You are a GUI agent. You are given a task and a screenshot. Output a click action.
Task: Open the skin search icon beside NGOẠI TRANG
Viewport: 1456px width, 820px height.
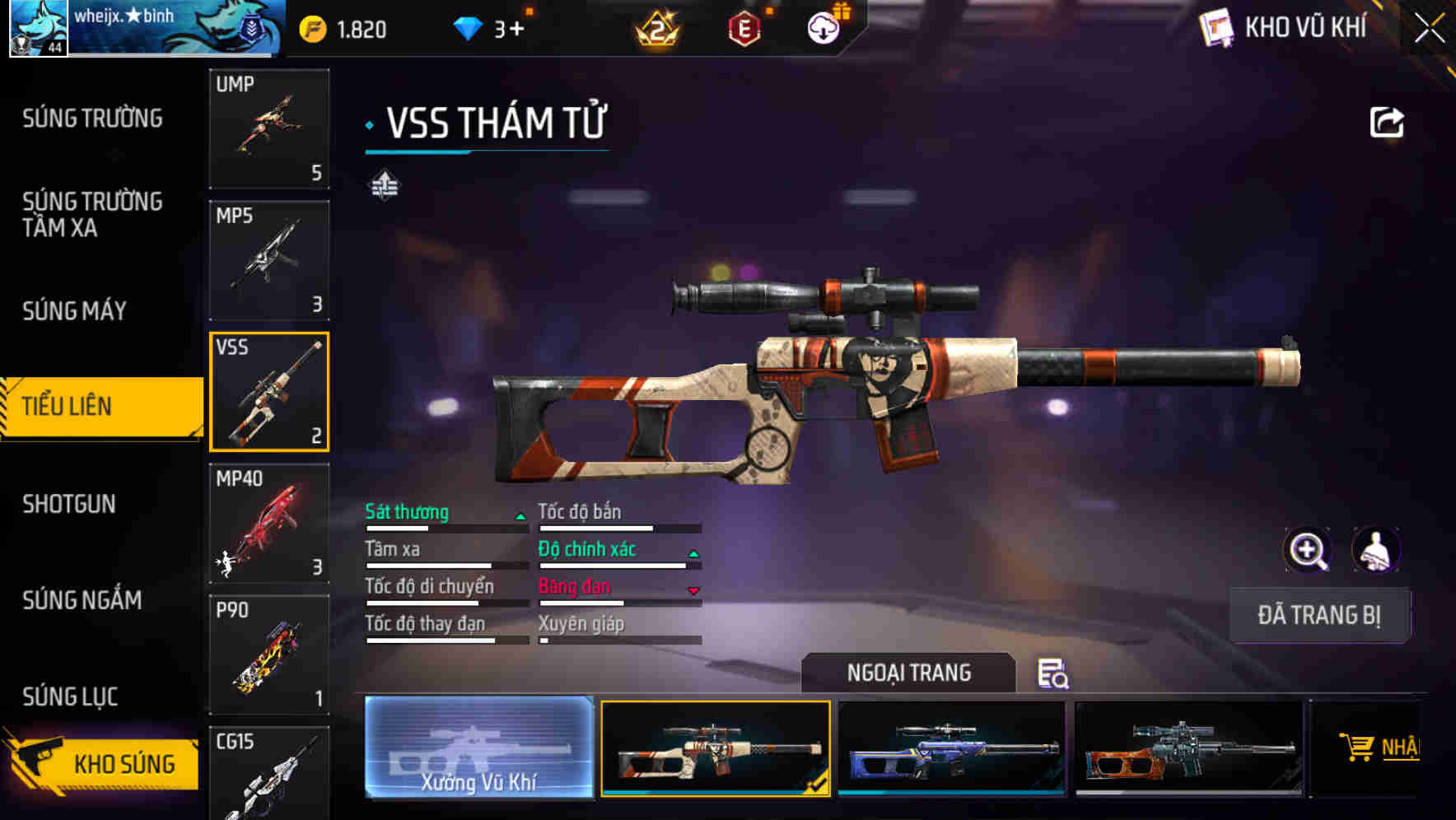(1053, 675)
